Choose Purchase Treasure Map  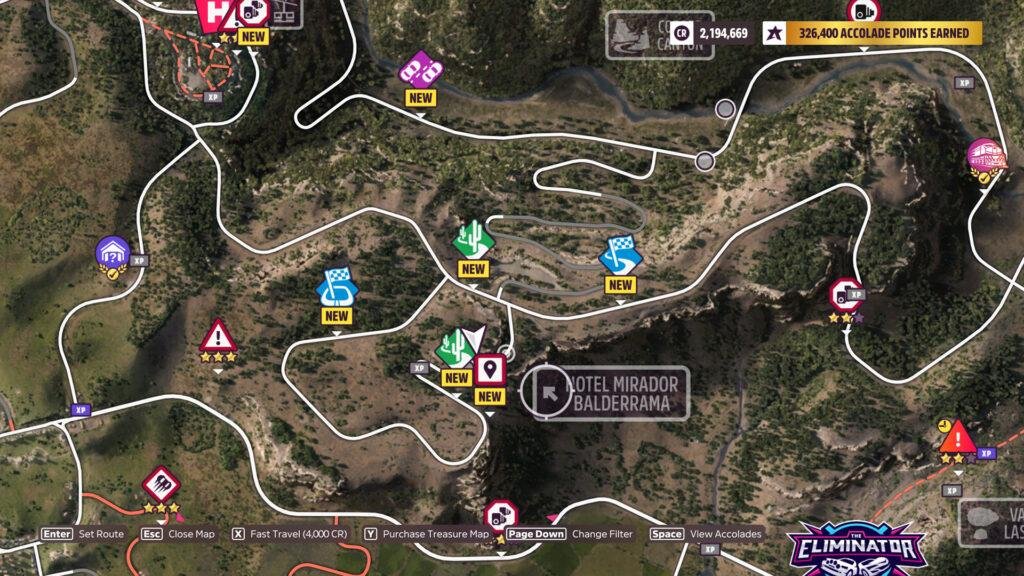[426, 534]
